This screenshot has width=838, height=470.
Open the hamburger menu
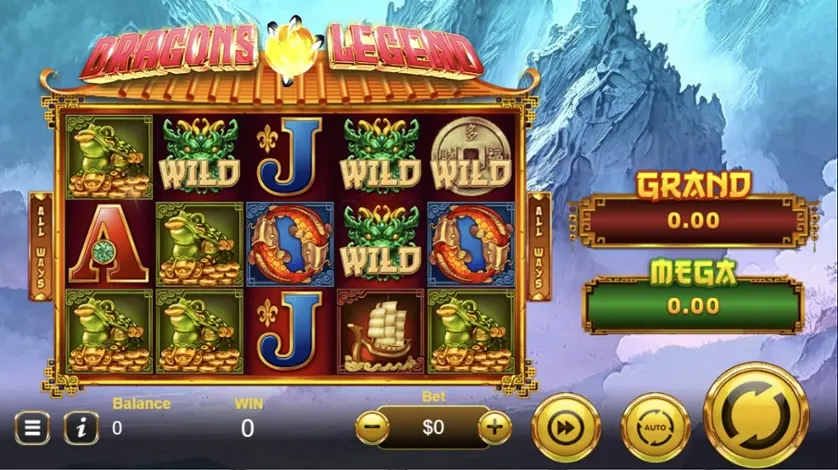(32, 429)
